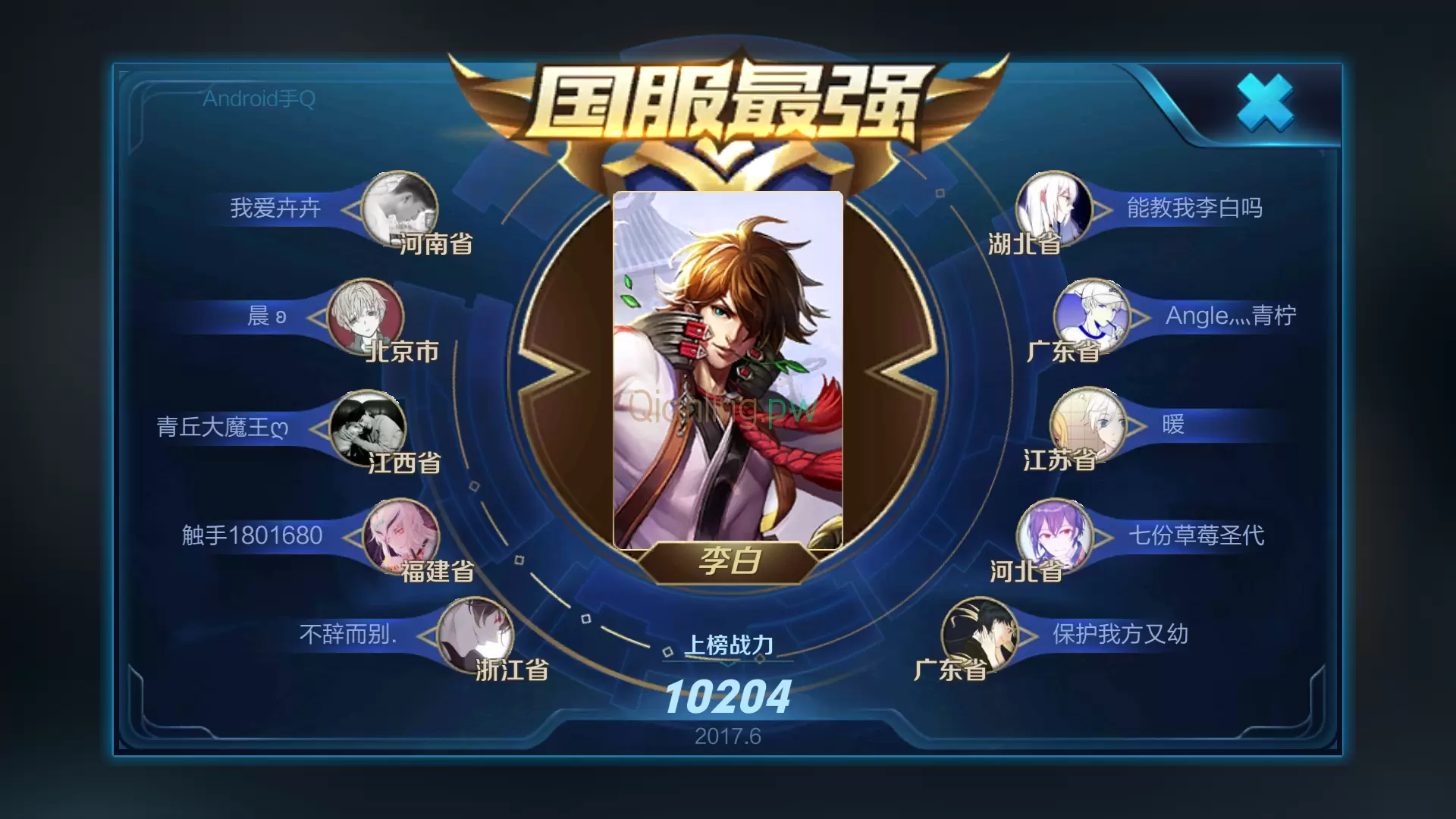This screenshot has height=819, width=1456.
Task: Select the avatar of player 暖
Action: [x=1087, y=427]
